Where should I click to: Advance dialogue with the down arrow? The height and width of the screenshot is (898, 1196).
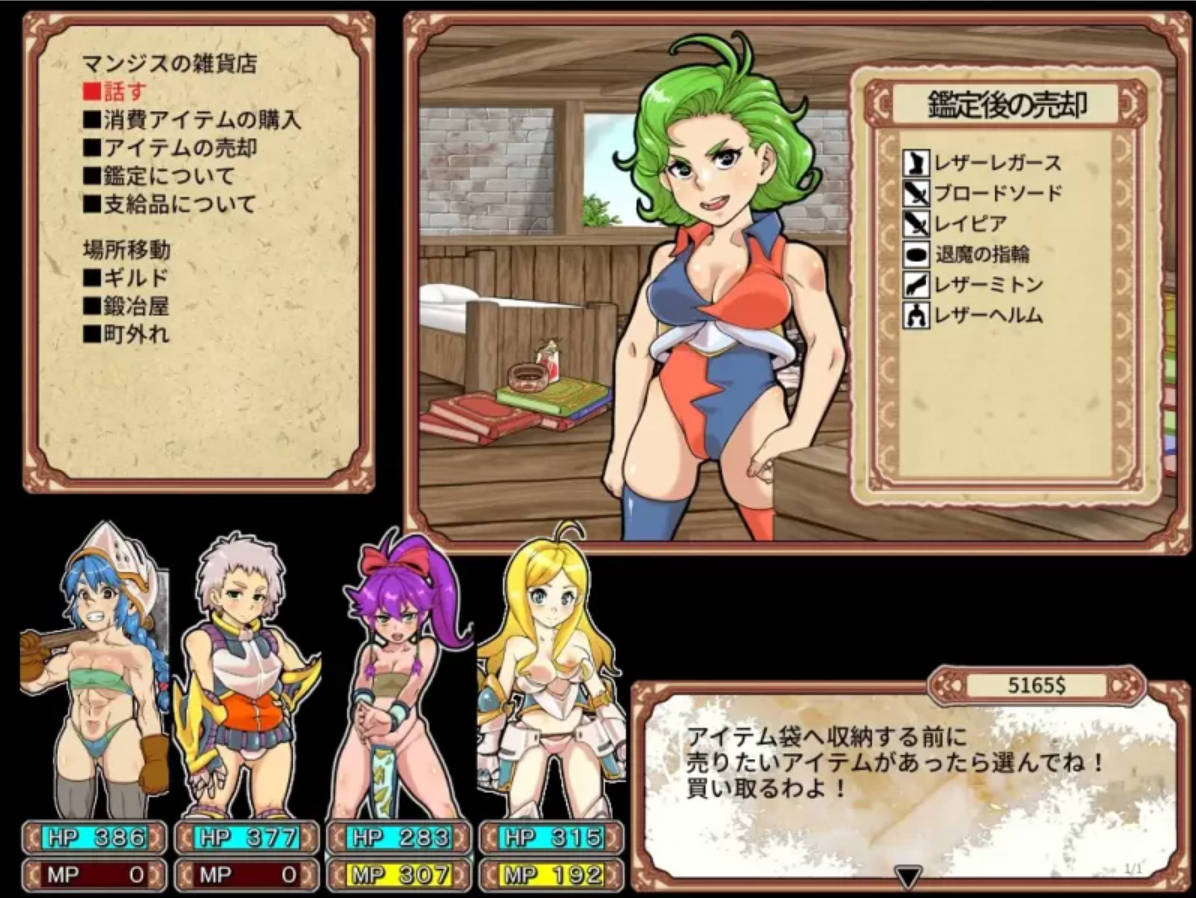[x=907, y=878]
